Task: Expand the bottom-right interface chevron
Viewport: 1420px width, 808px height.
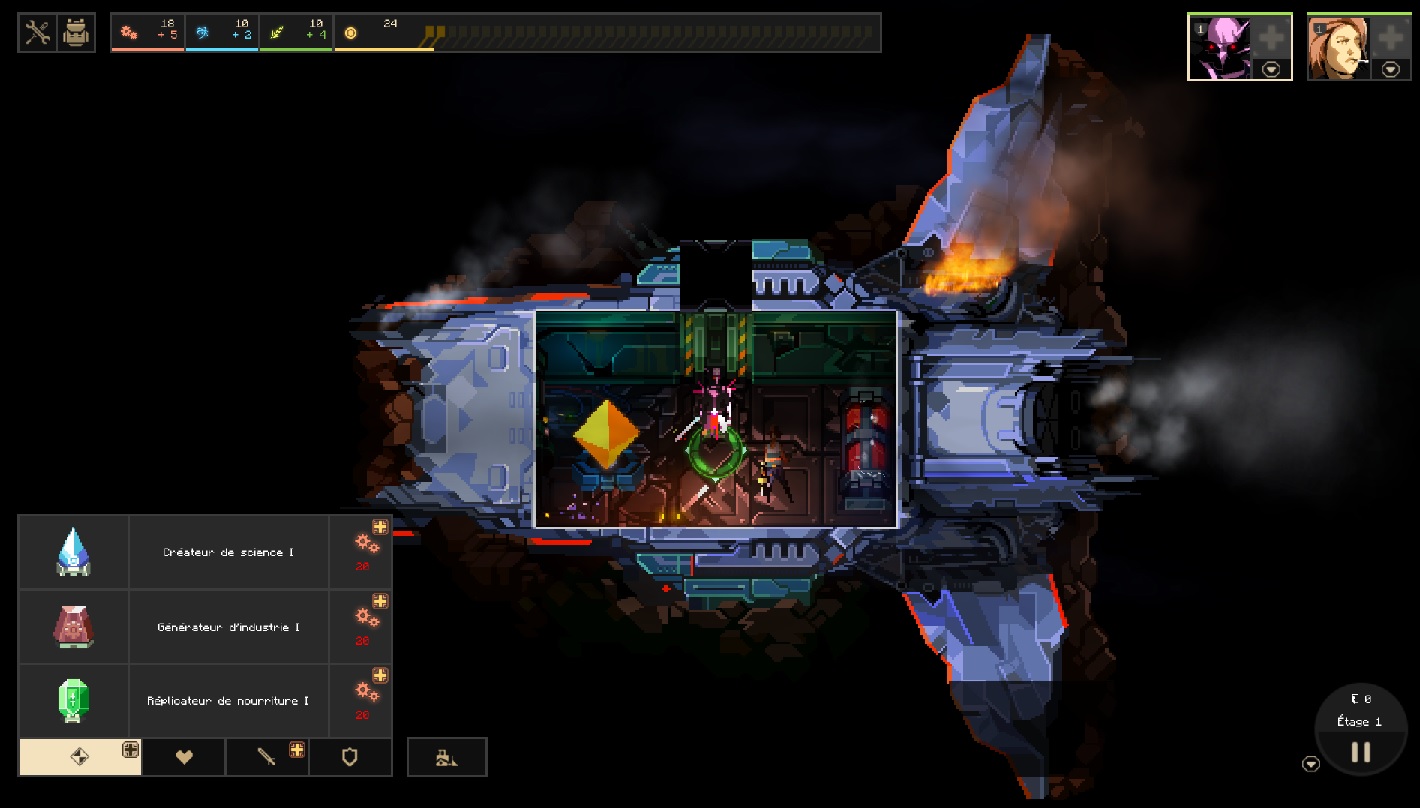Action: tap(1311, 763)
